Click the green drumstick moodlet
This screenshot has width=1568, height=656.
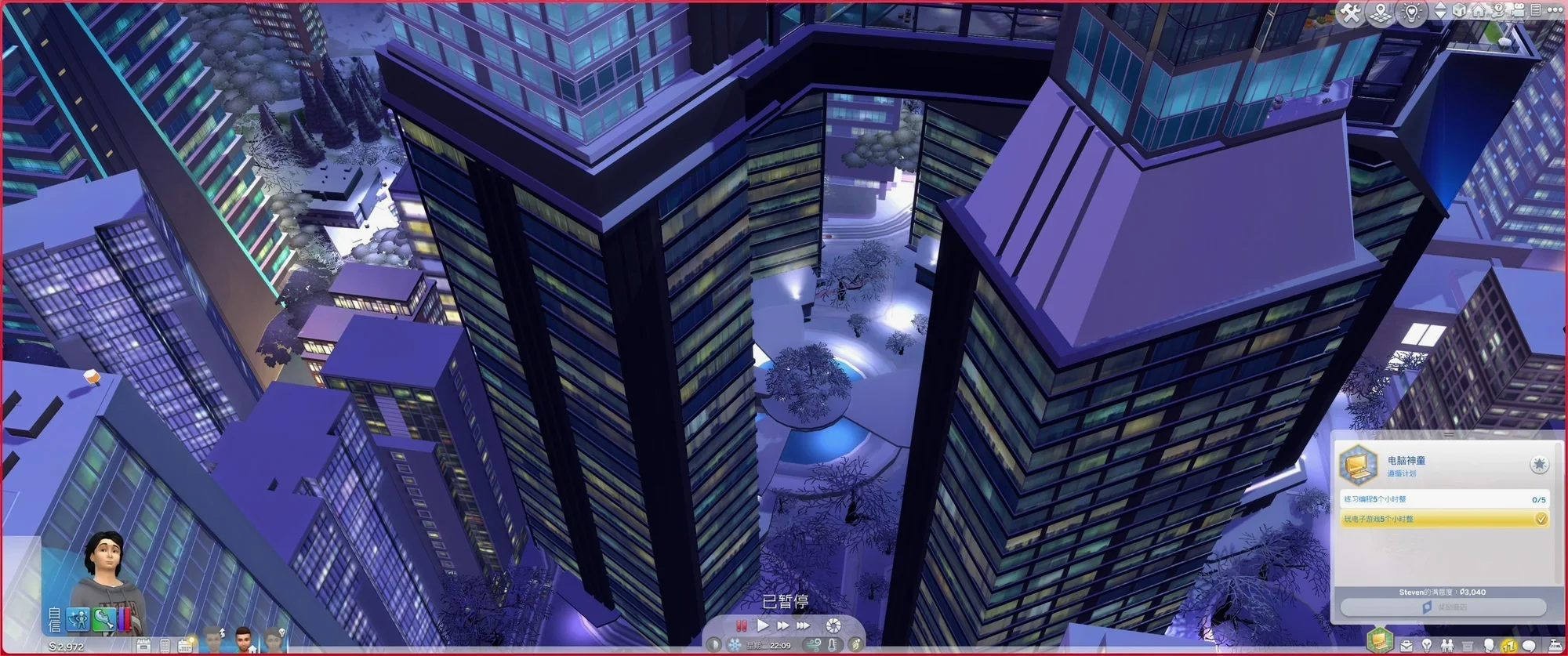pos(103,619)
